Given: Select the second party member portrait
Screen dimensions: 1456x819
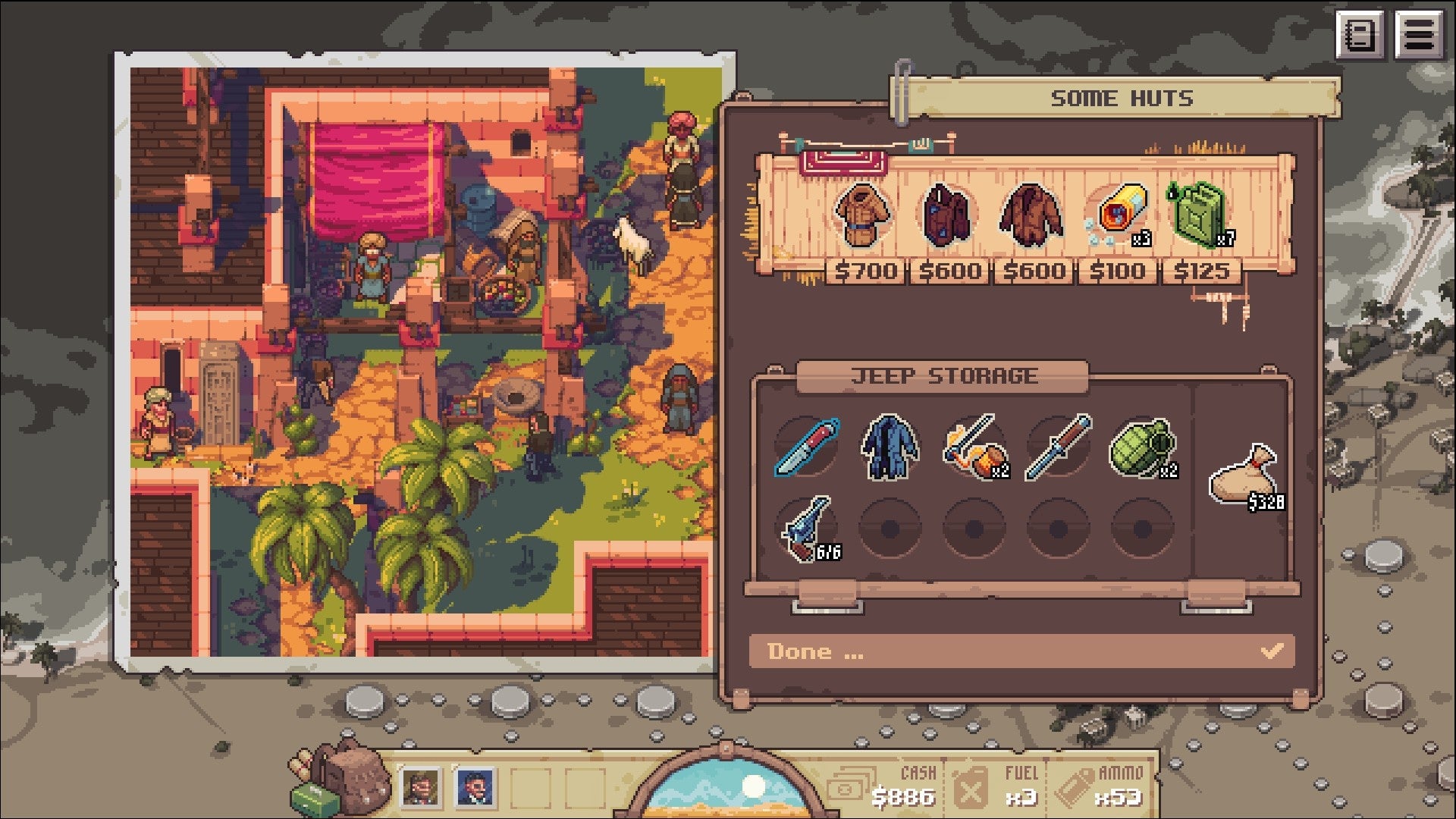Looking at the screenshot, I should [x=475, y=786].
